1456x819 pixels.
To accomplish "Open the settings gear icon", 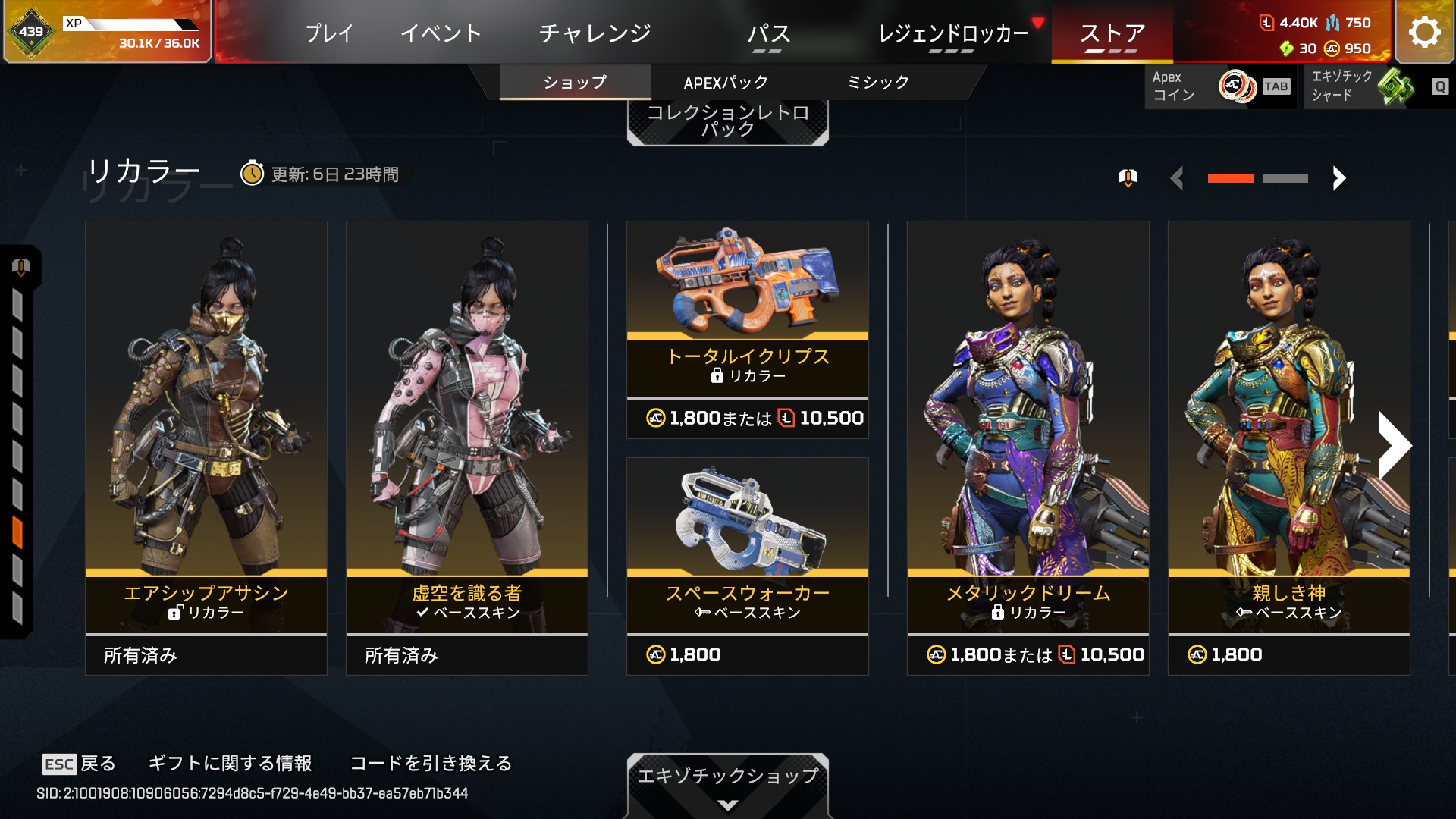I will click(1424, 32).
